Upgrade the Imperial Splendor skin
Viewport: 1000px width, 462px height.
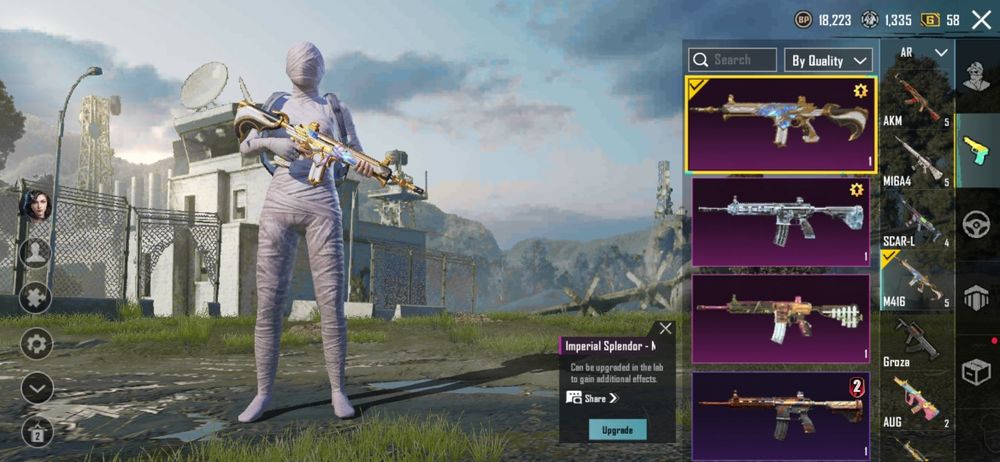pos(617,429)
